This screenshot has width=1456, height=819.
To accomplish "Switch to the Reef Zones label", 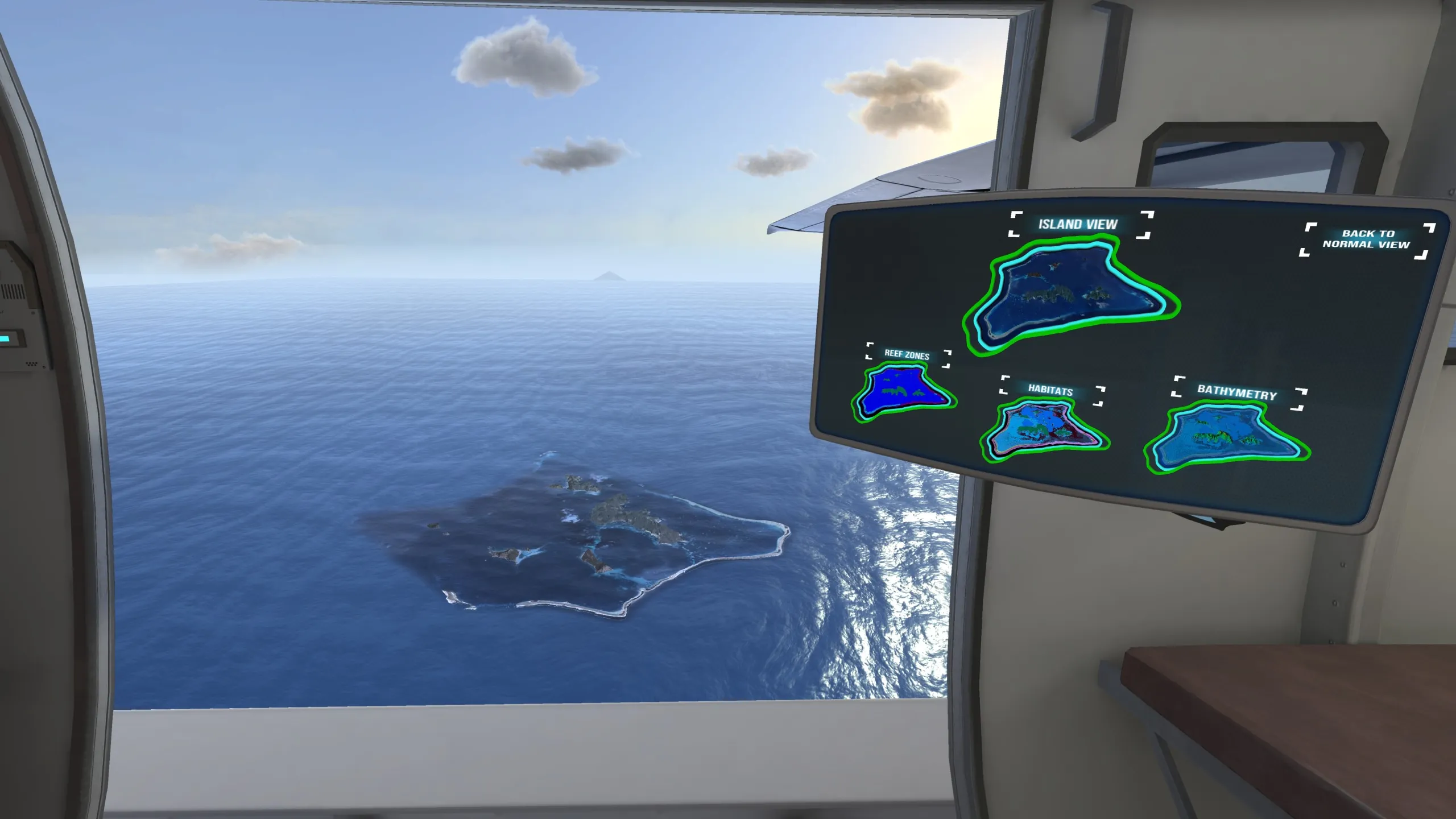I will point(907,355).
